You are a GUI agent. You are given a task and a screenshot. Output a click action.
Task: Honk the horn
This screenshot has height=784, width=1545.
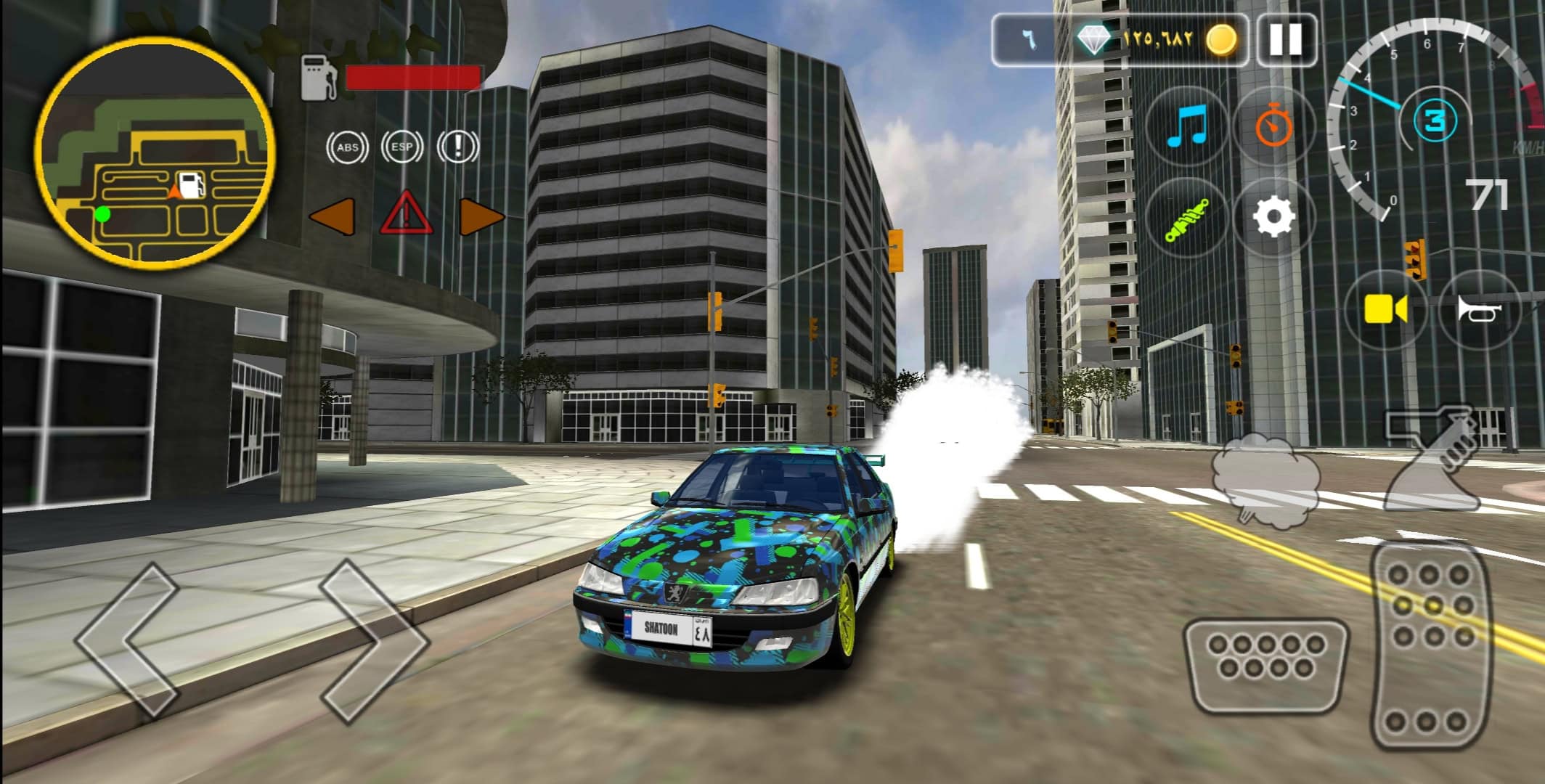click(1478, 310)
